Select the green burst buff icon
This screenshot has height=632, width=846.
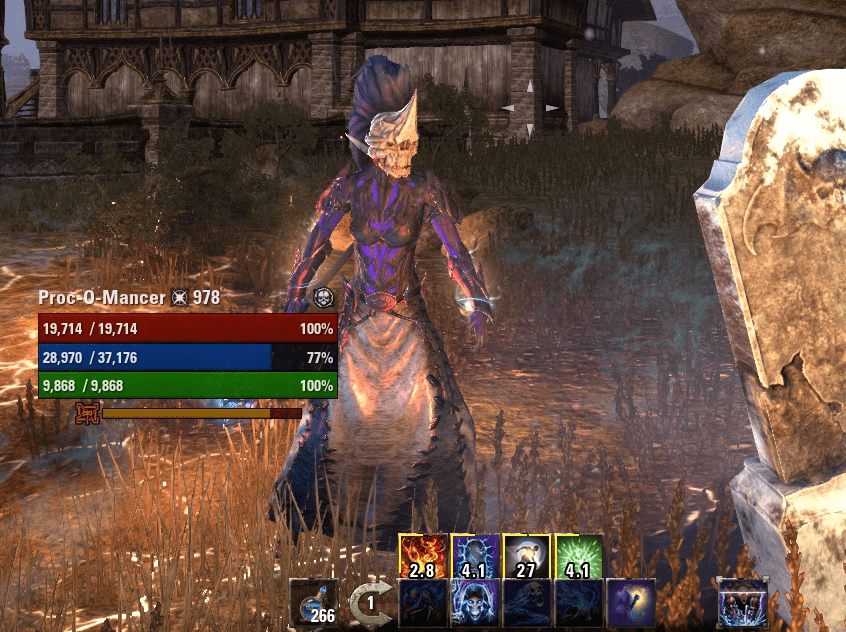tap(579, 557)
